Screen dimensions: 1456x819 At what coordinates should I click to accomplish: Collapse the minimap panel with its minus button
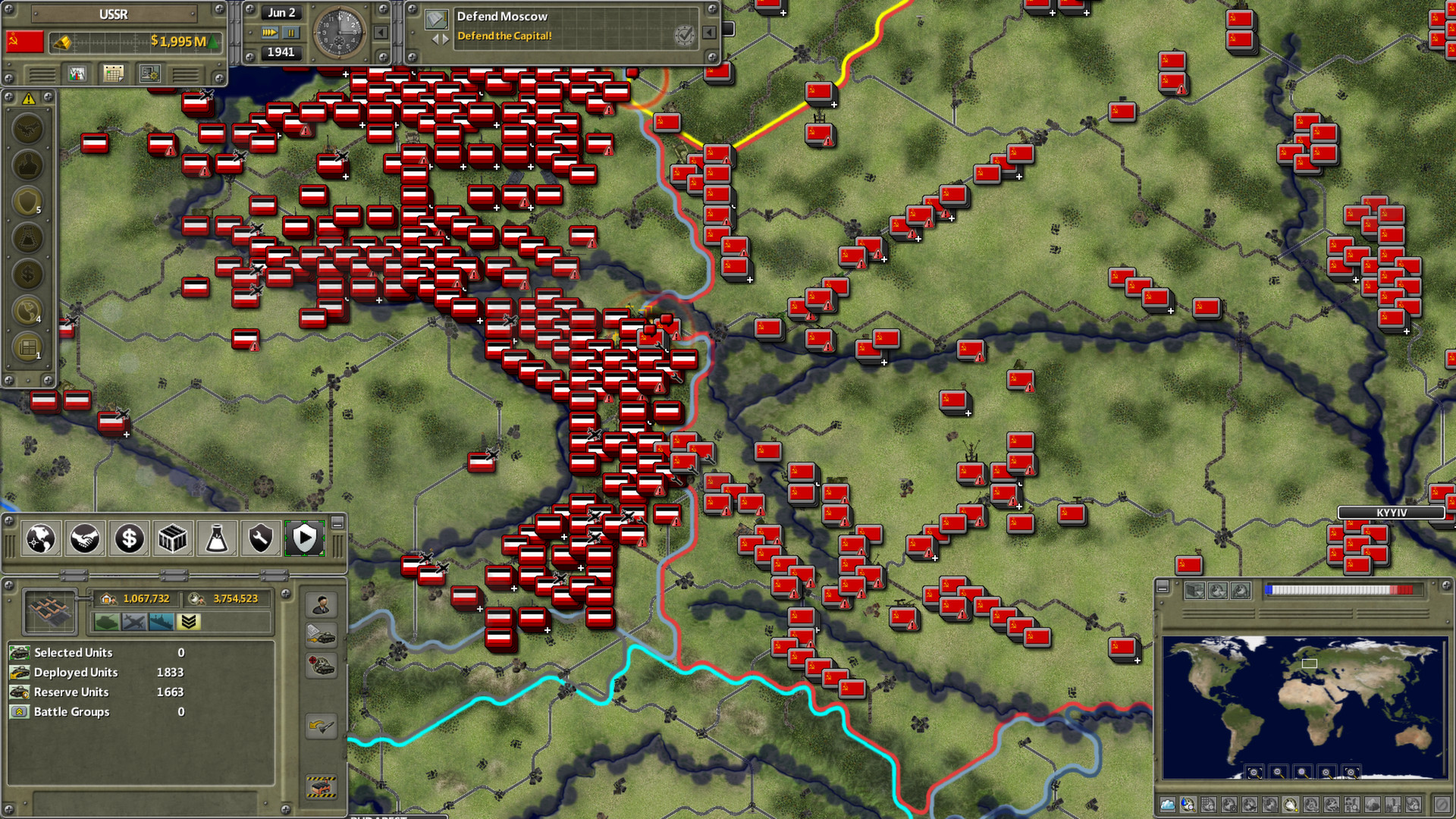1163,588
